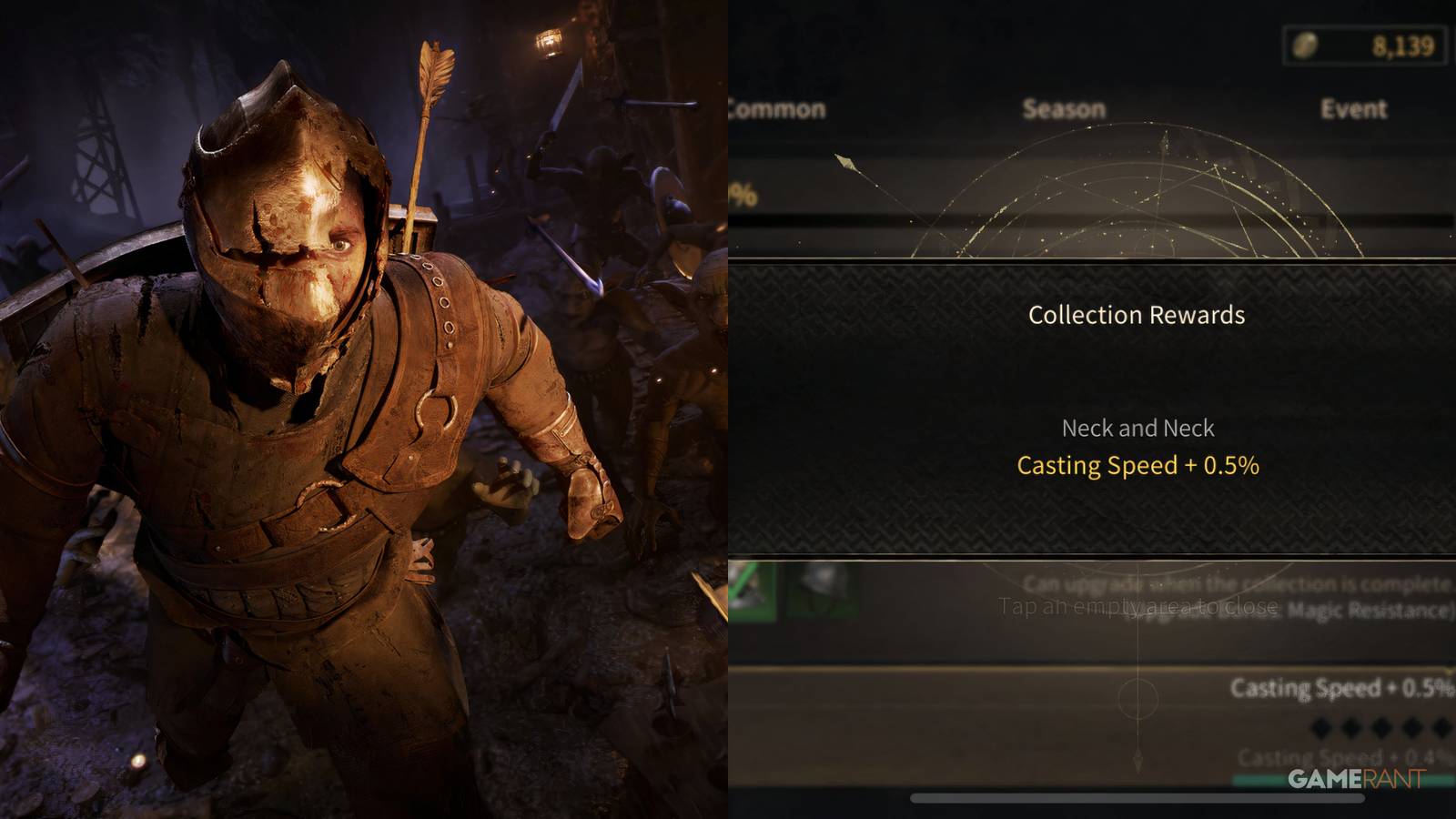Click the first diamond tier marker

click(1319, 726)
